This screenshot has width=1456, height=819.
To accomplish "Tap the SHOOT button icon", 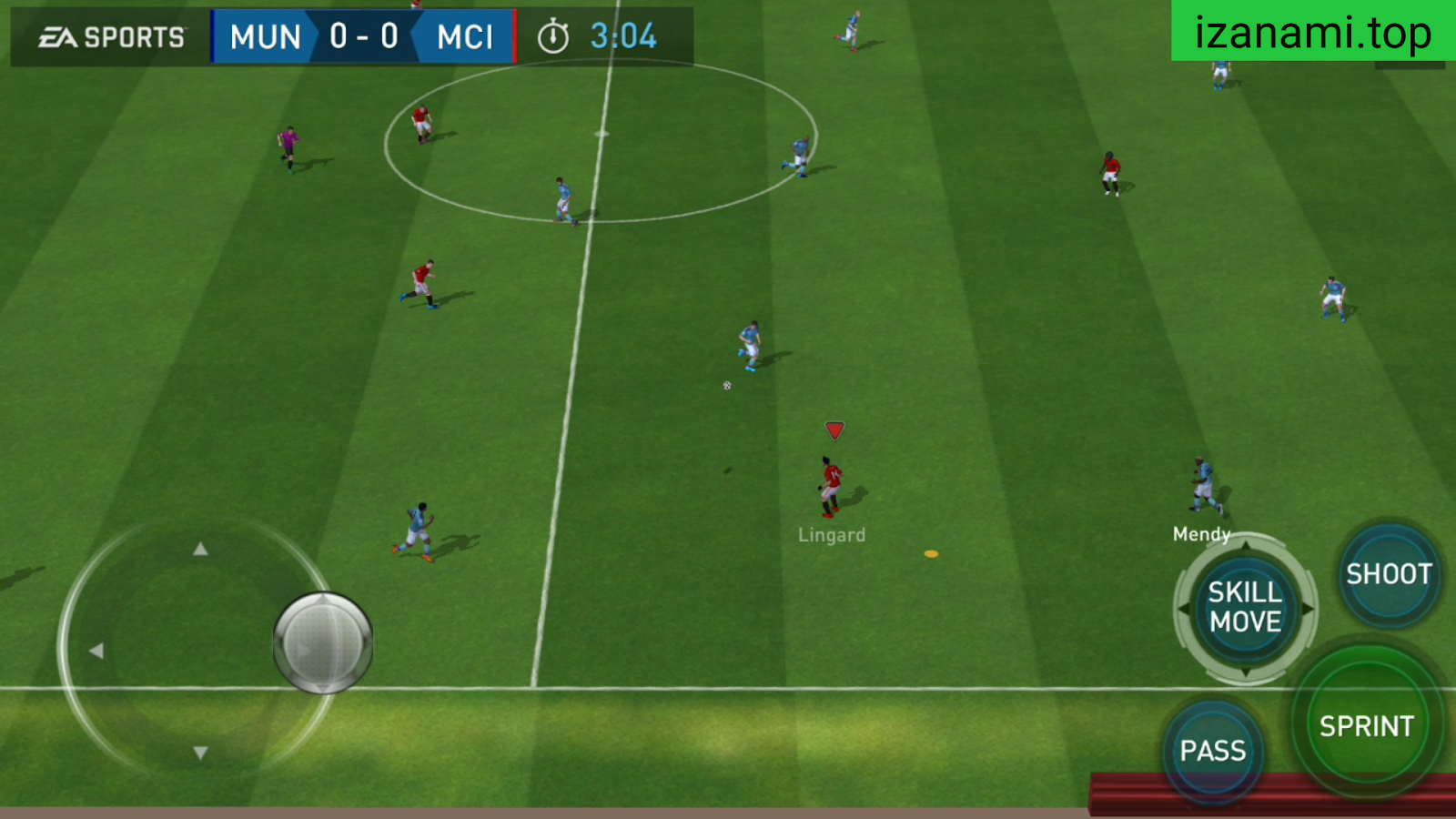I will click(x=1388, y=575).
